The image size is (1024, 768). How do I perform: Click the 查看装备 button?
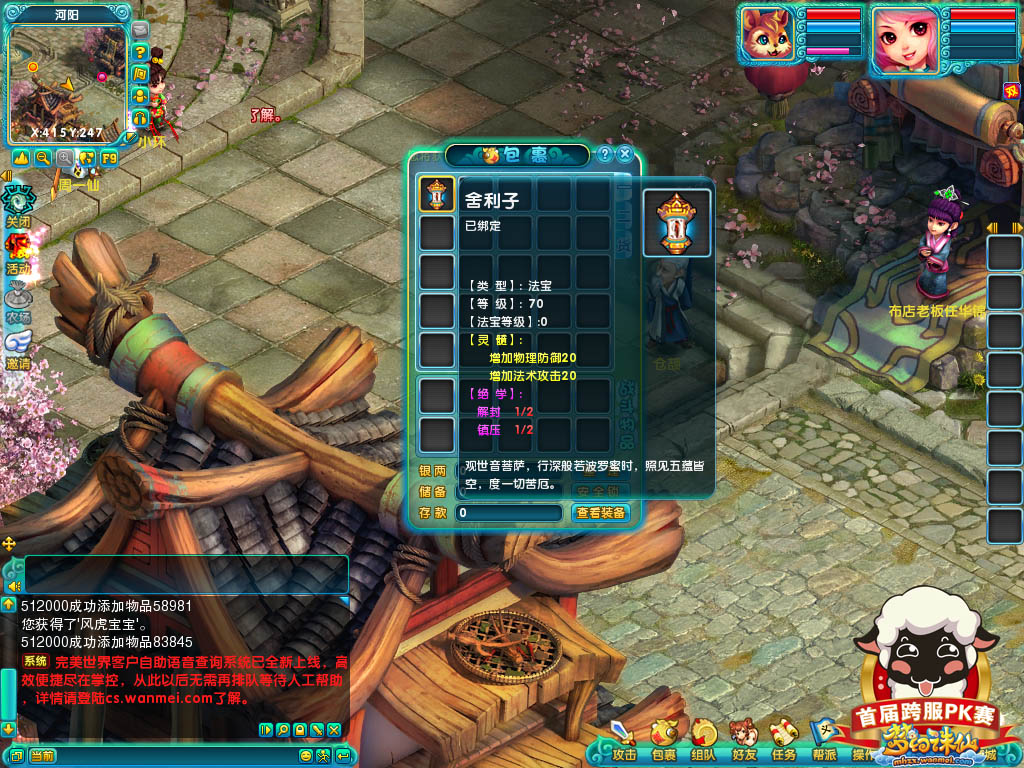click(601, 513)
